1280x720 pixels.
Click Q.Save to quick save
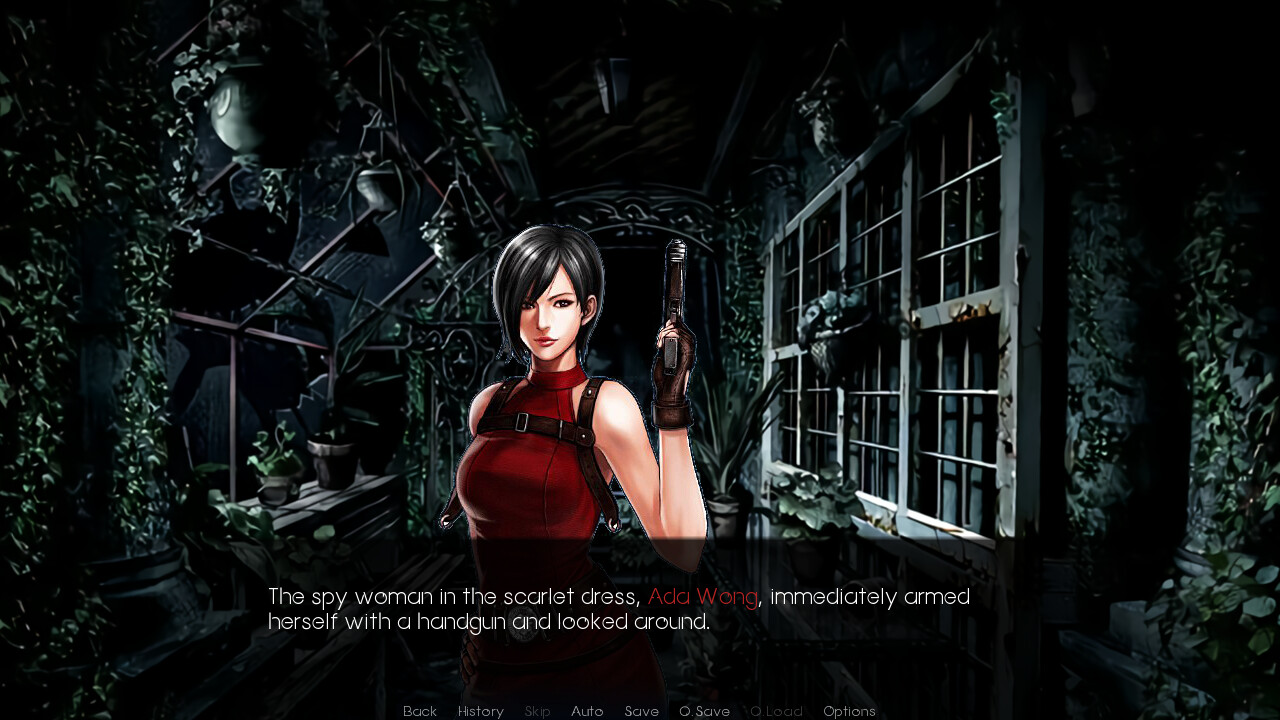coord(705,711)
